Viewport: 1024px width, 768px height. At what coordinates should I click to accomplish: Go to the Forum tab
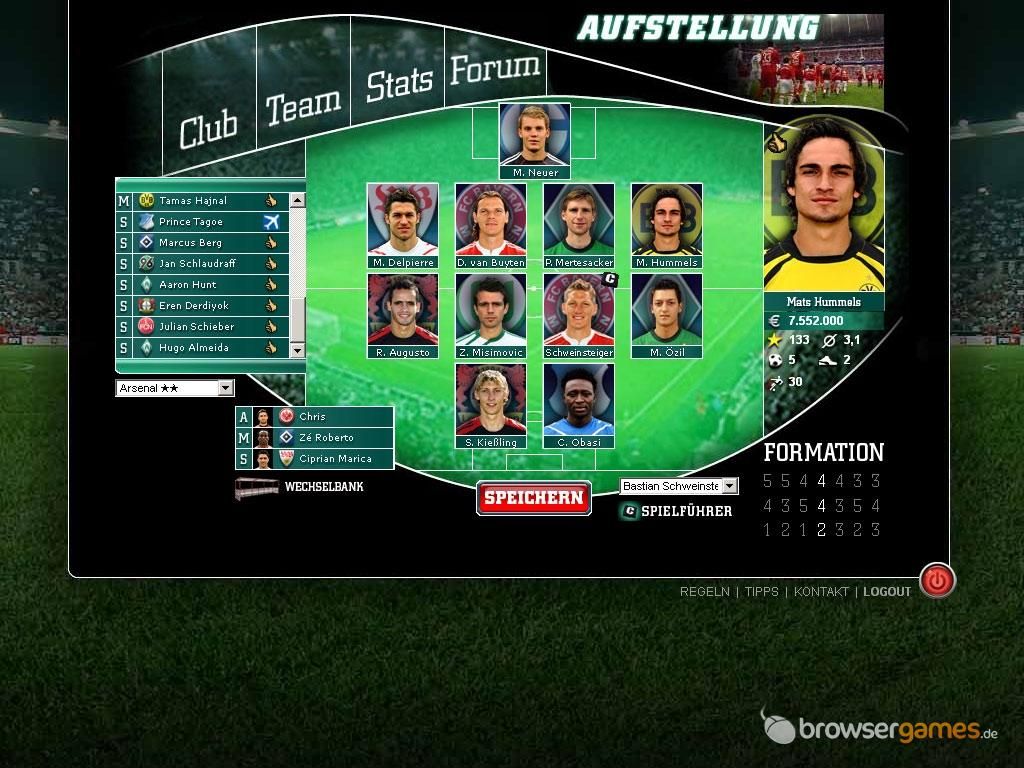[x=494, y=69]
